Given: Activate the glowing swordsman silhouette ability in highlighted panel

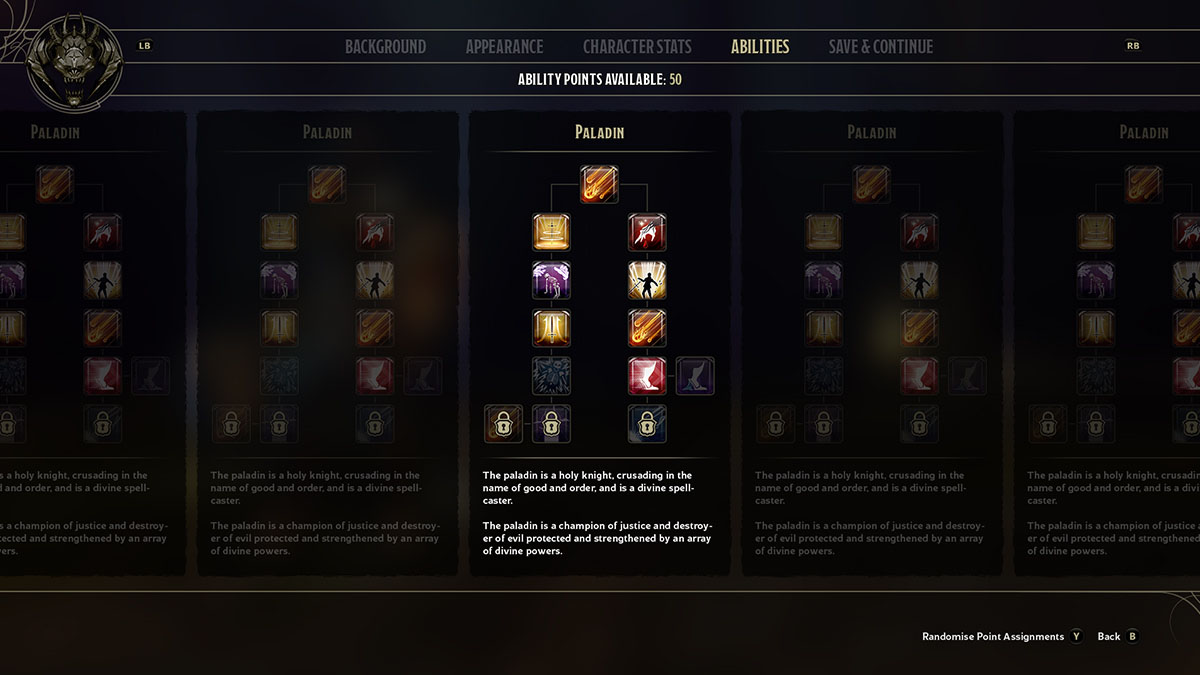Looking at the screenshot, I should [647, 280].
